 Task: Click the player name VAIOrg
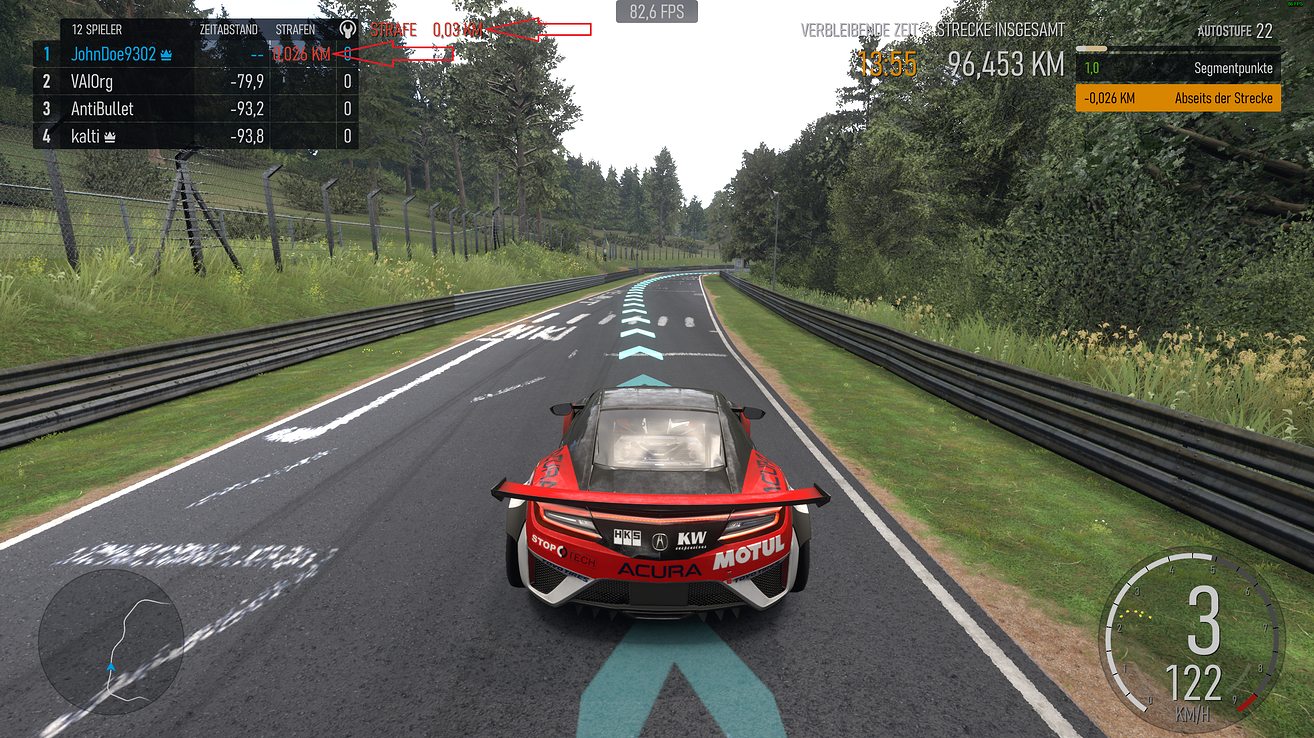point(92,81)
